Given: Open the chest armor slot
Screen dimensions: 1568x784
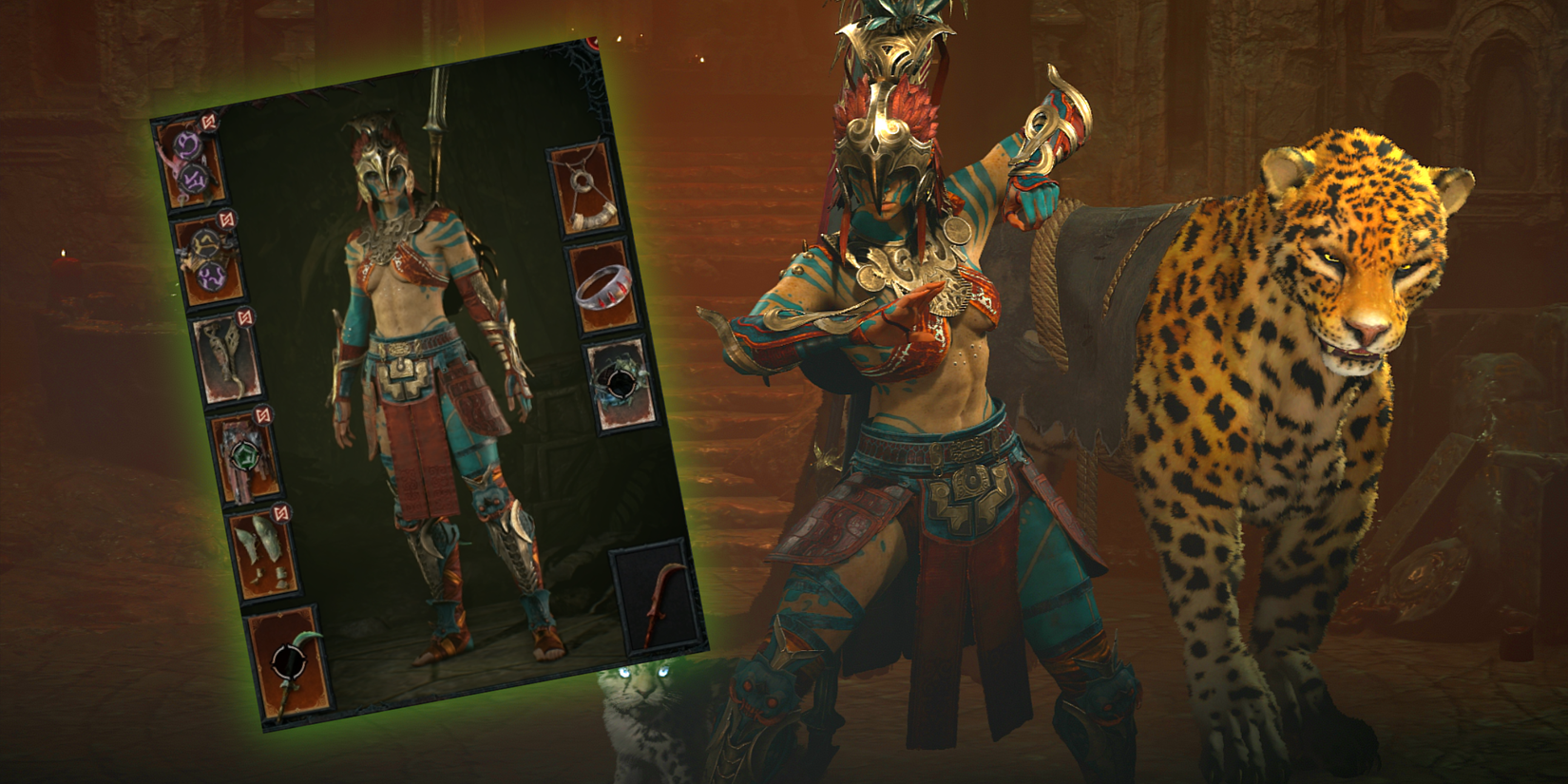Looking at the screenshot, I should [209, 263].
